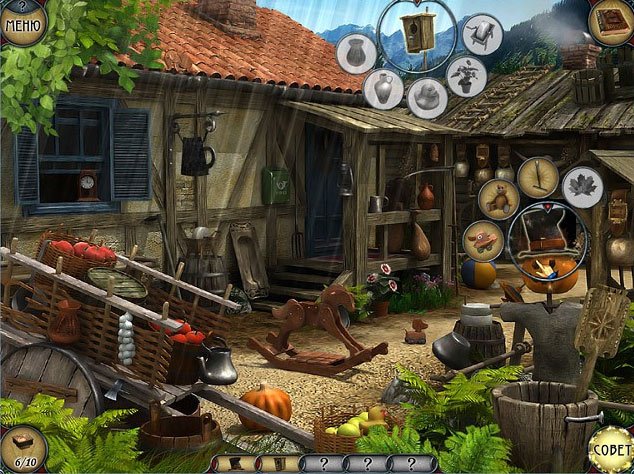Select the top hat slot in bottom bar
634x474 pixels.
point(235,464)
